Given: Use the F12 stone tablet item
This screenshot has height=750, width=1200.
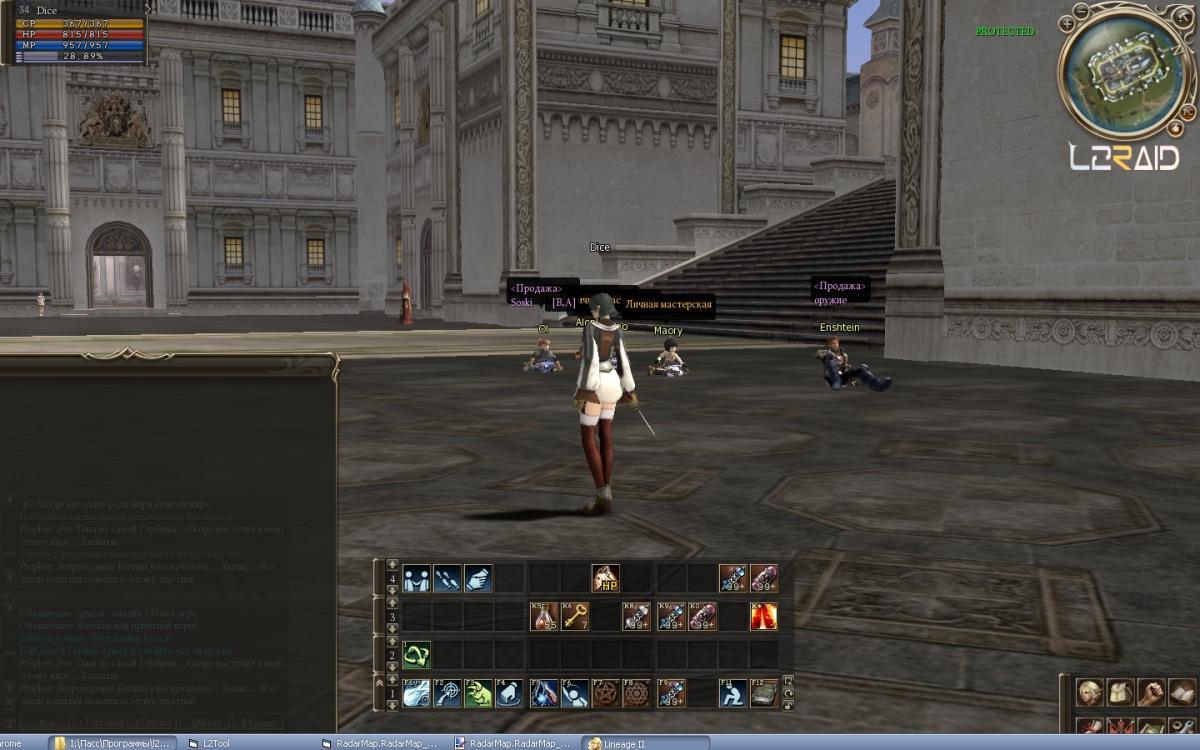Looking at the screenshot, I should coord(764,692).
